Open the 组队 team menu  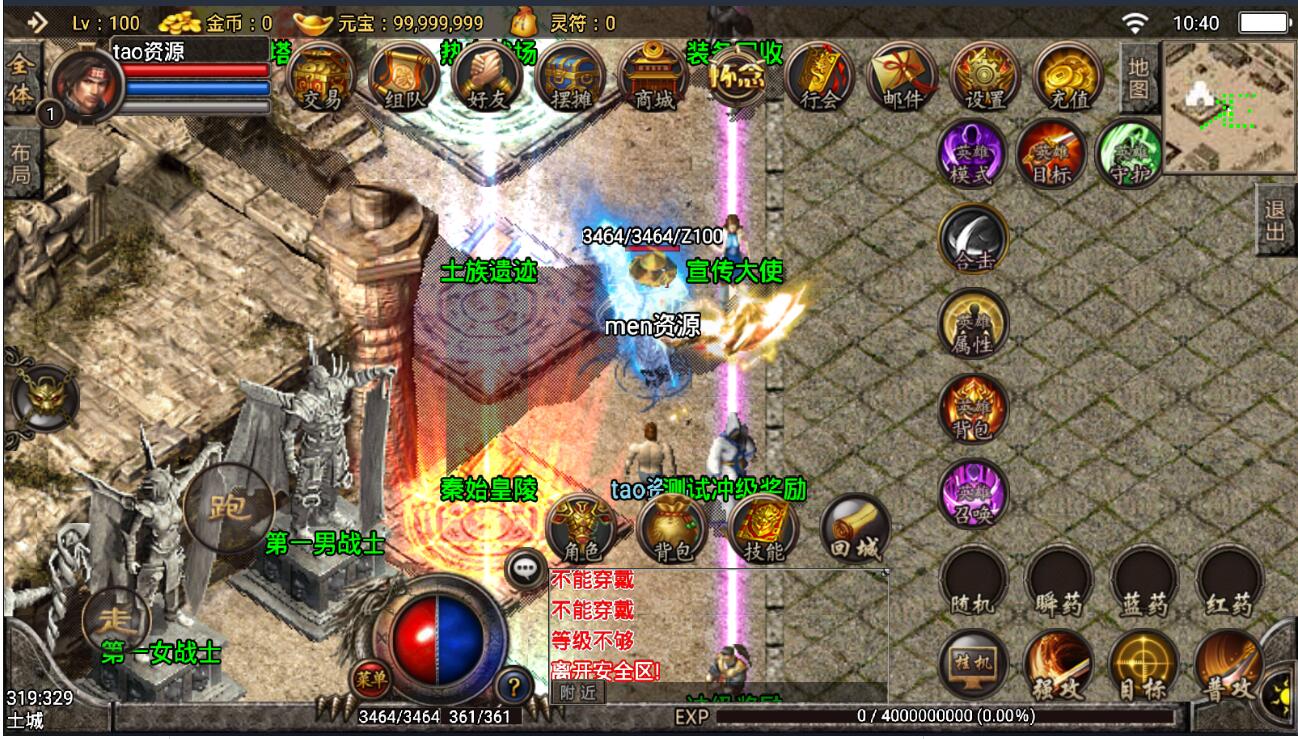tap(404, 78)
